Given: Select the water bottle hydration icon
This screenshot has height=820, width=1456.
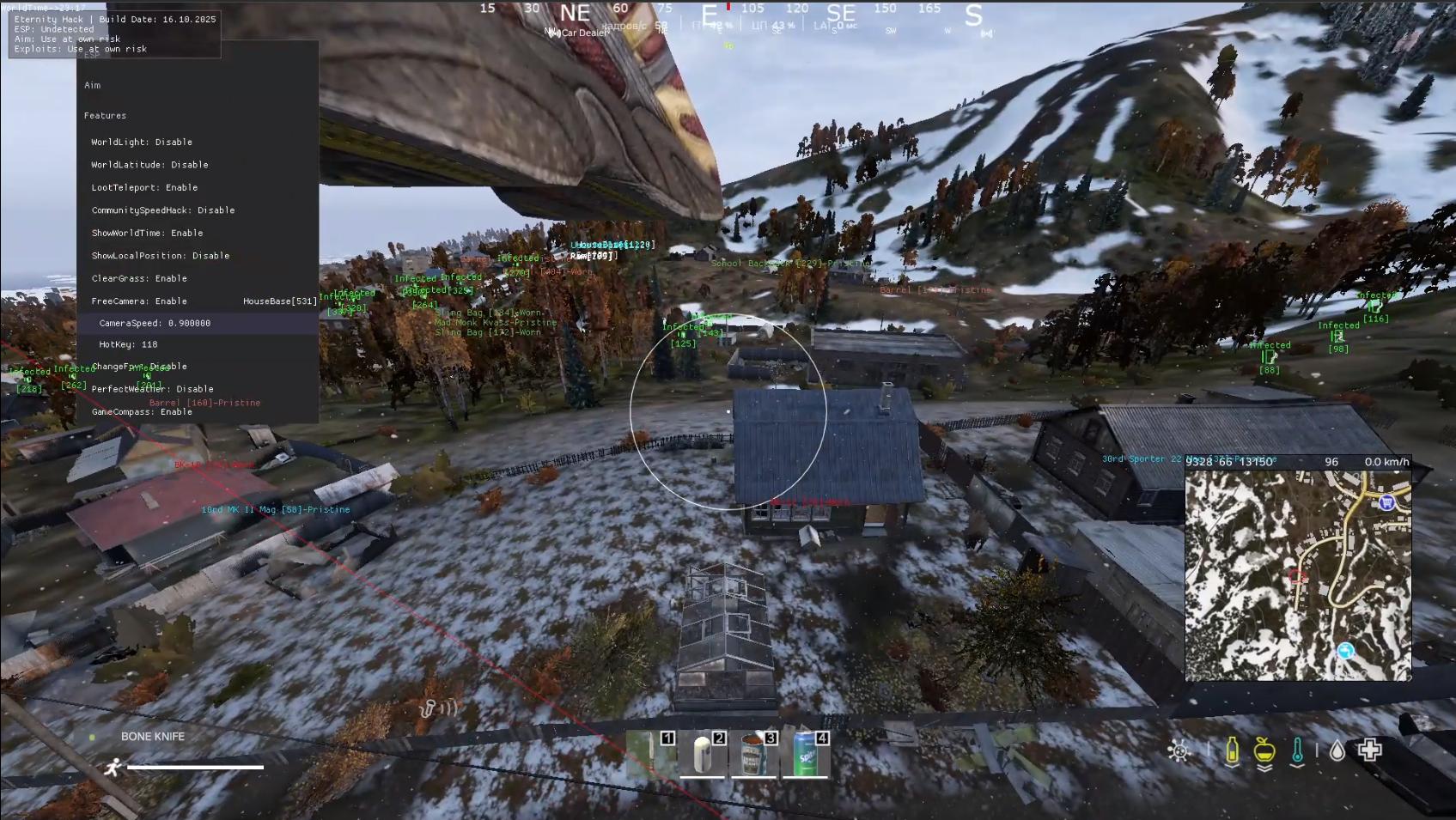Looking at the screenshot, I should click(1233, 750).
